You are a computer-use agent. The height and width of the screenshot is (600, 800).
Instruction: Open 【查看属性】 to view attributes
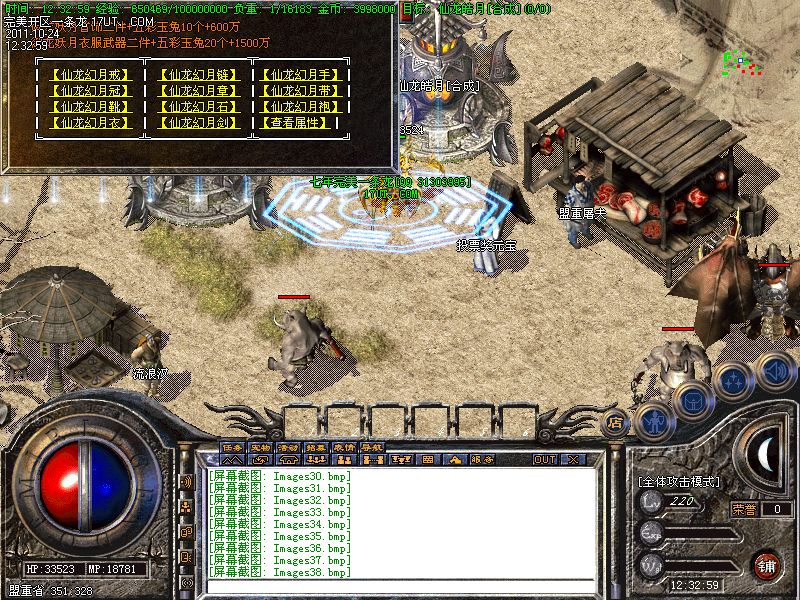click(x=299, y=123)
